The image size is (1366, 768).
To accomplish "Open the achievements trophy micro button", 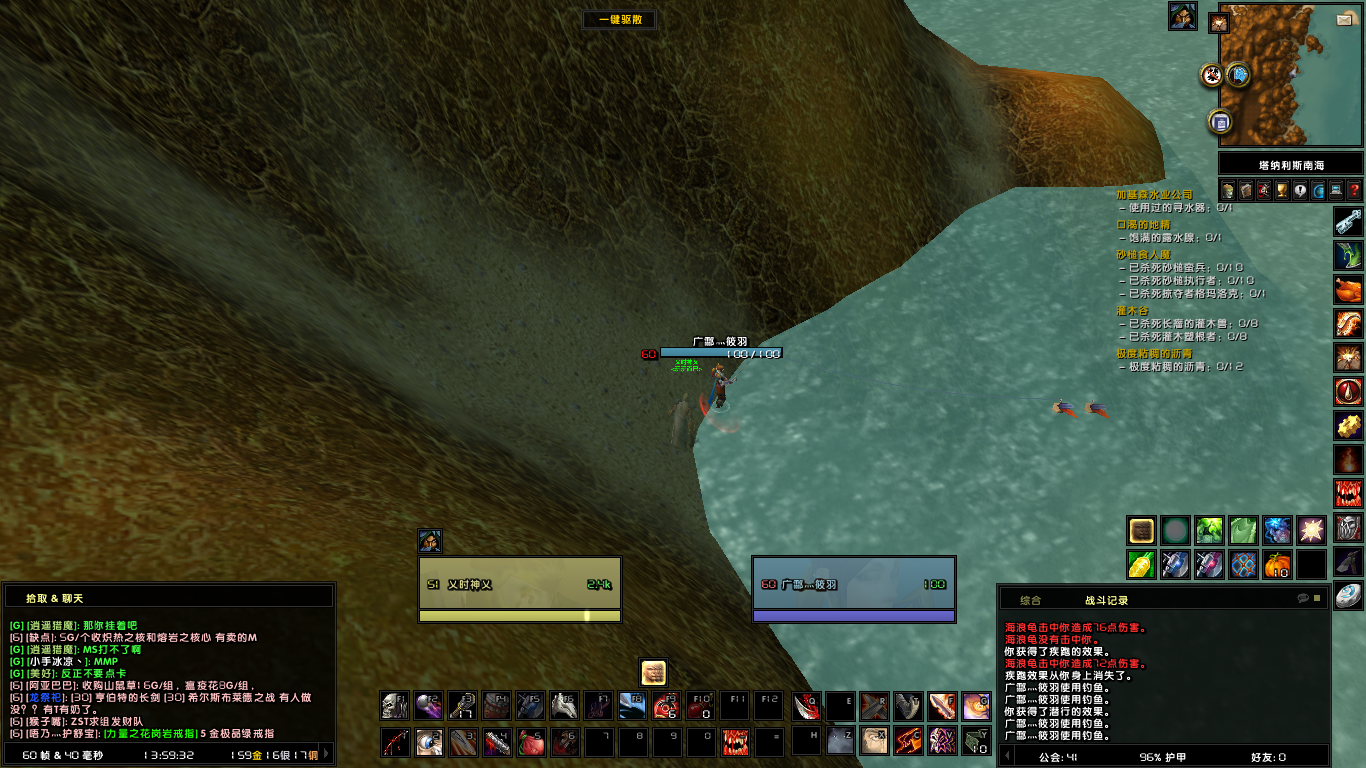I will [x=1283, y=190].
